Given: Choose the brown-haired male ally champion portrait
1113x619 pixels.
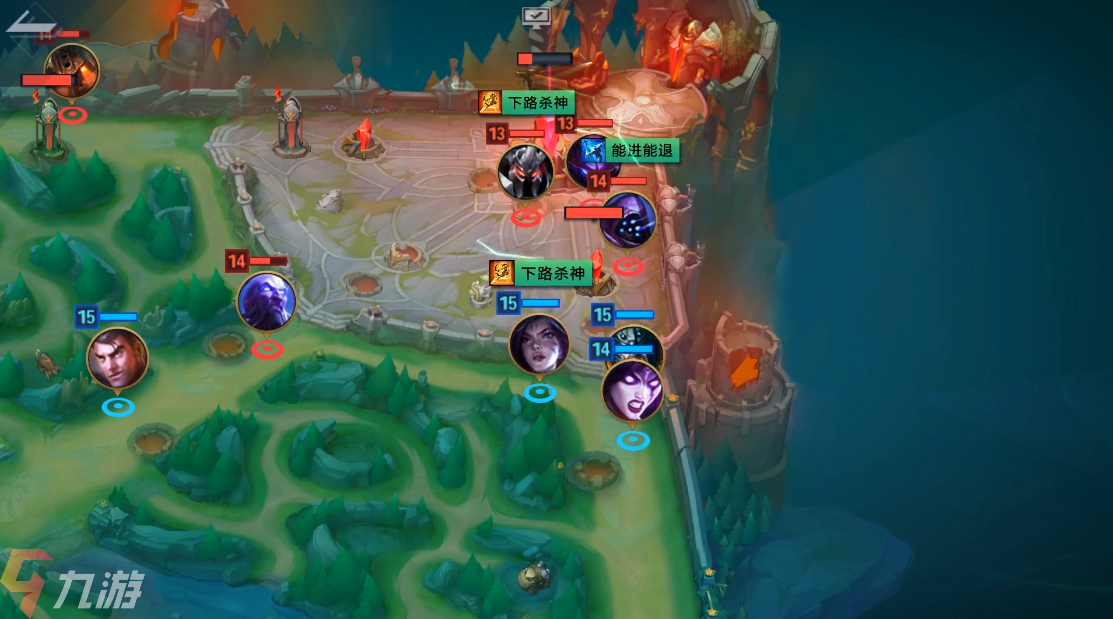Looking at the screenshot, I should 117,358.
